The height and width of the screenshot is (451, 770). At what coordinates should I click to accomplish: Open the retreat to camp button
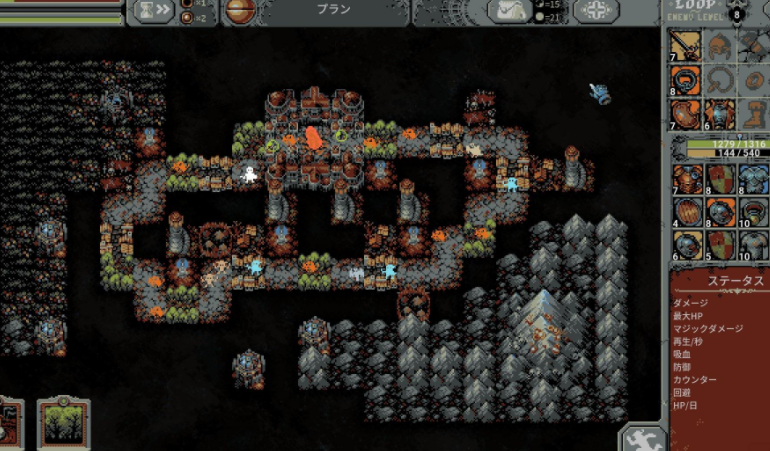click(510, 11)
